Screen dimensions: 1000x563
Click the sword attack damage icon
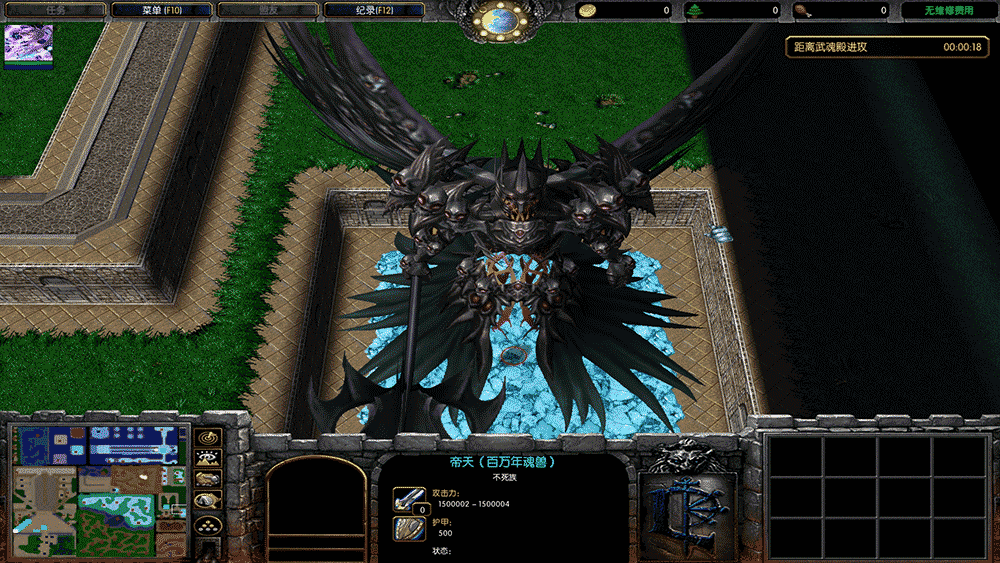click(409, 498)
